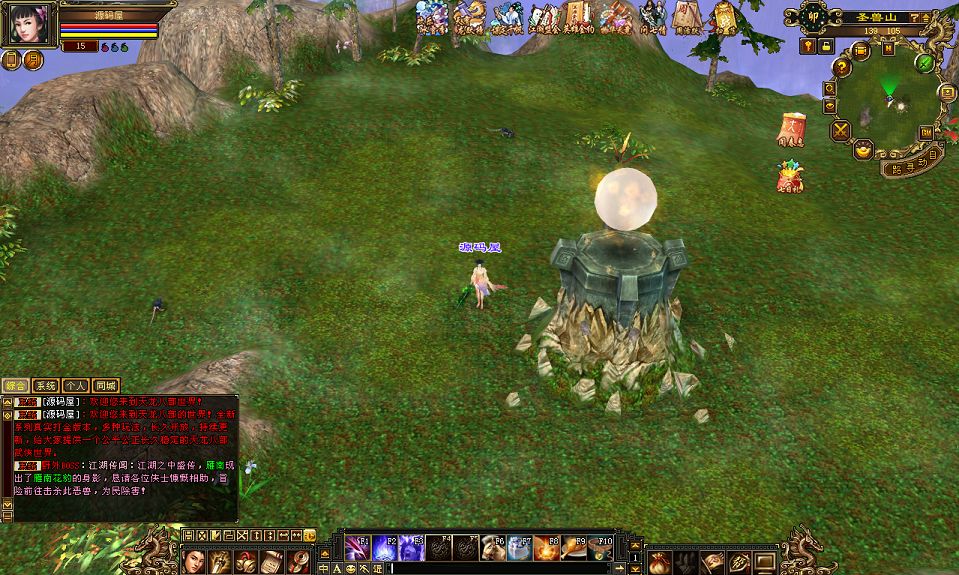Click the question mark button beside minimap

(x=842, y=67)
